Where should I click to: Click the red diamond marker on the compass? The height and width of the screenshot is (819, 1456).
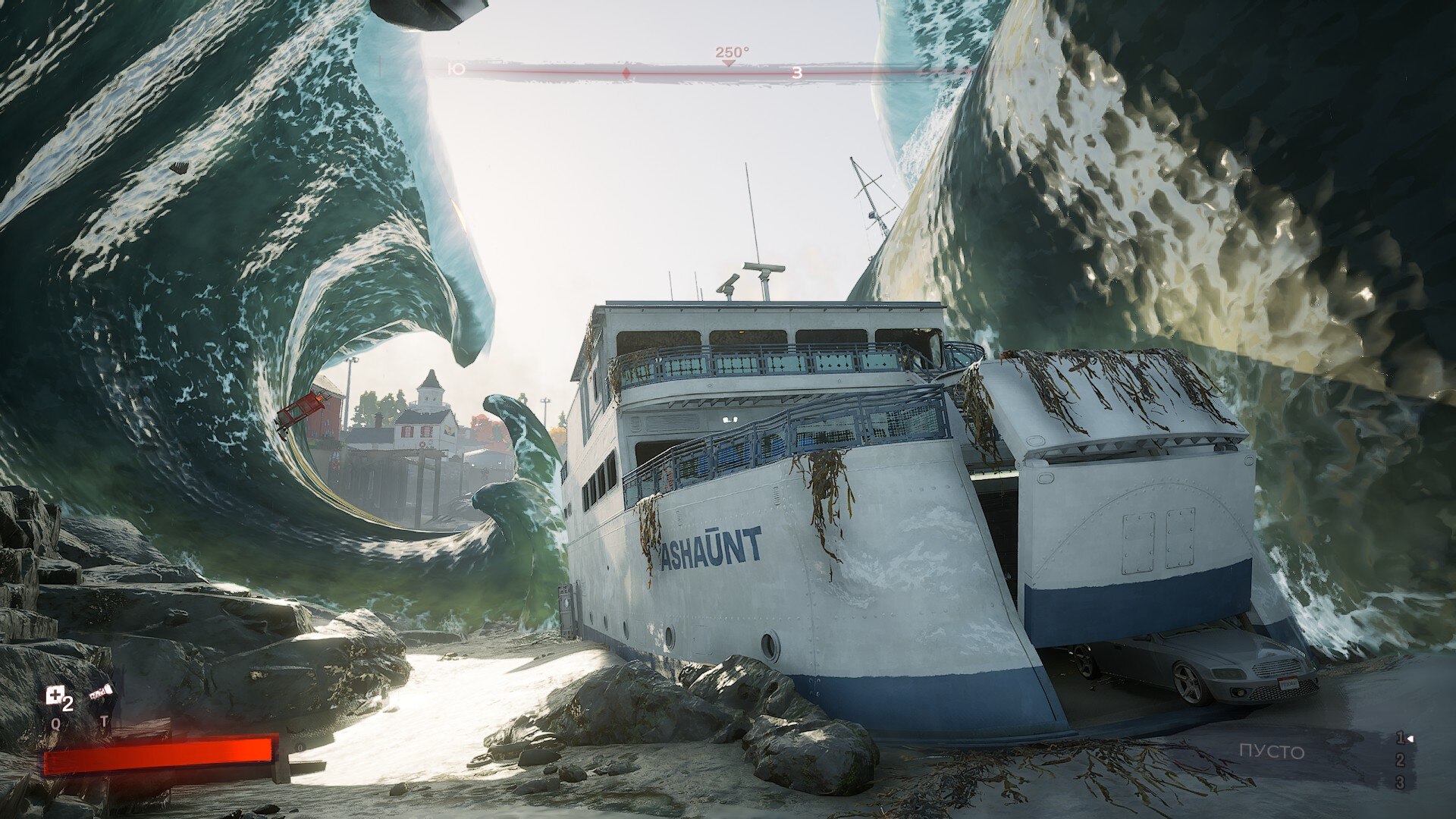(x=626, y=74)
